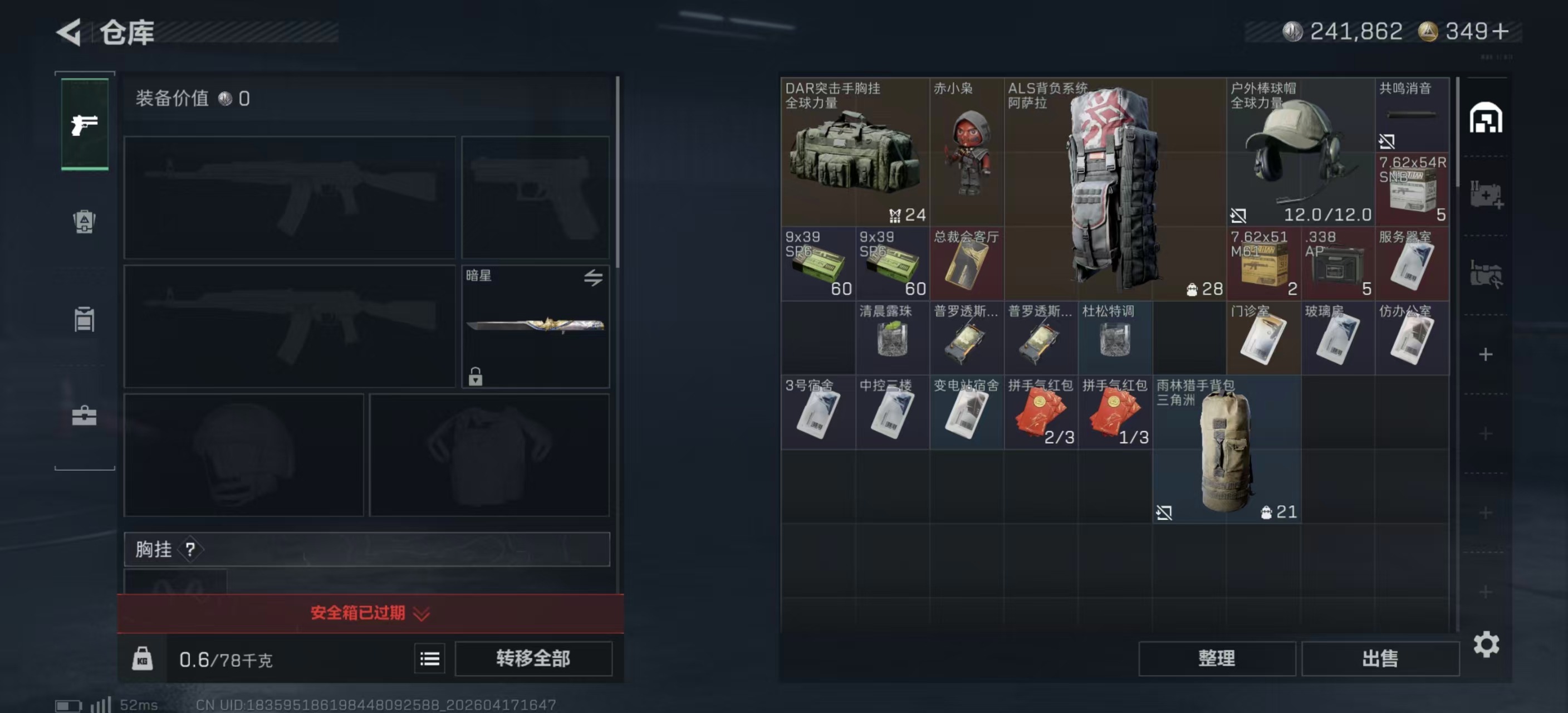This screenshot has width=1568, height=713.
Task: Toggle the disable marker on 共鸣消音 silencer
Action: (1388, 141)
